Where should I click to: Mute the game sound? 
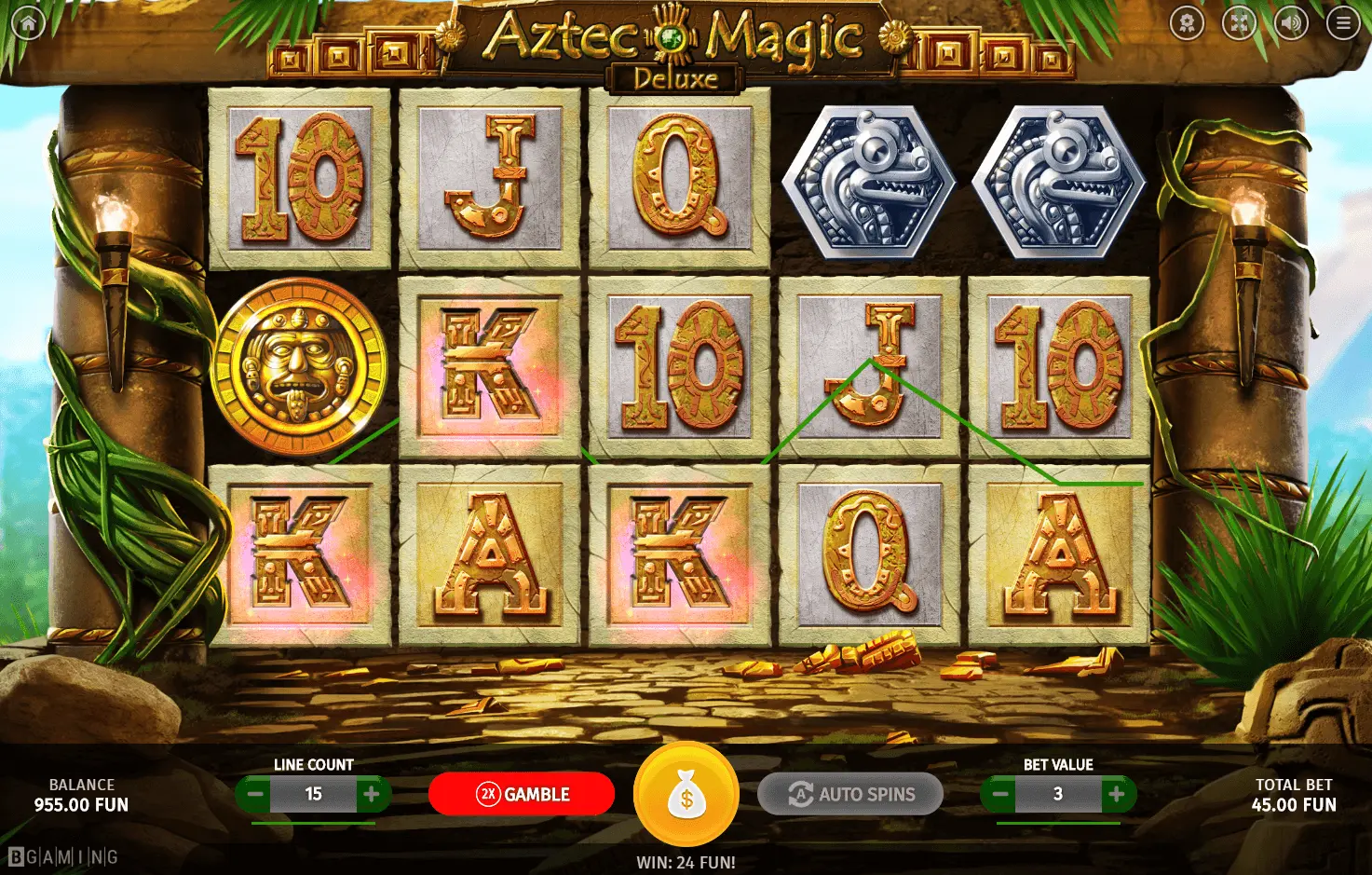coord(1291,23)
